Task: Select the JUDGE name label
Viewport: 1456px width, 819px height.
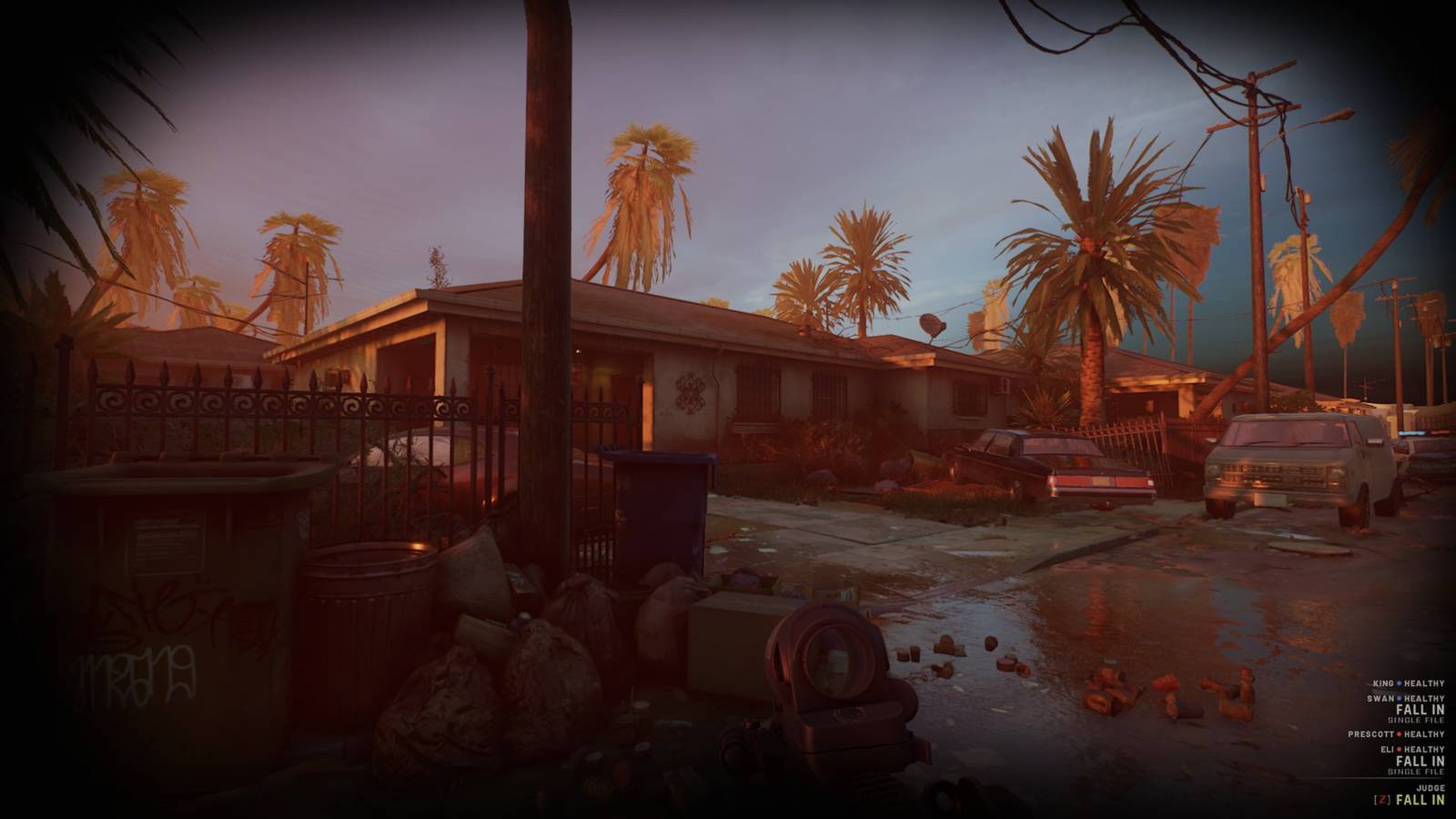Action: point(1431,787)
